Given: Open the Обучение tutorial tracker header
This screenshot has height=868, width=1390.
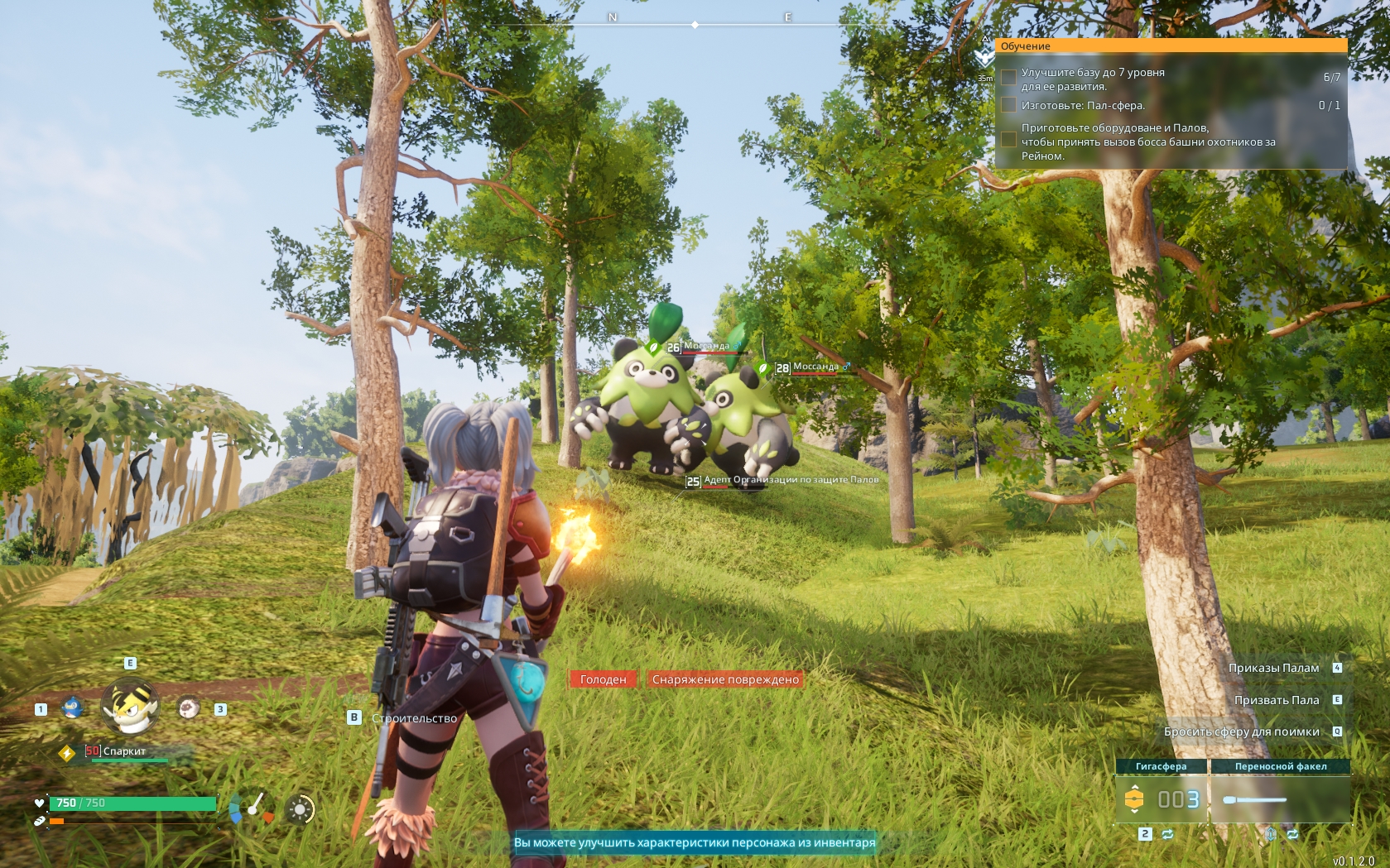Looking at the screenshot, I should [1171, 46].
